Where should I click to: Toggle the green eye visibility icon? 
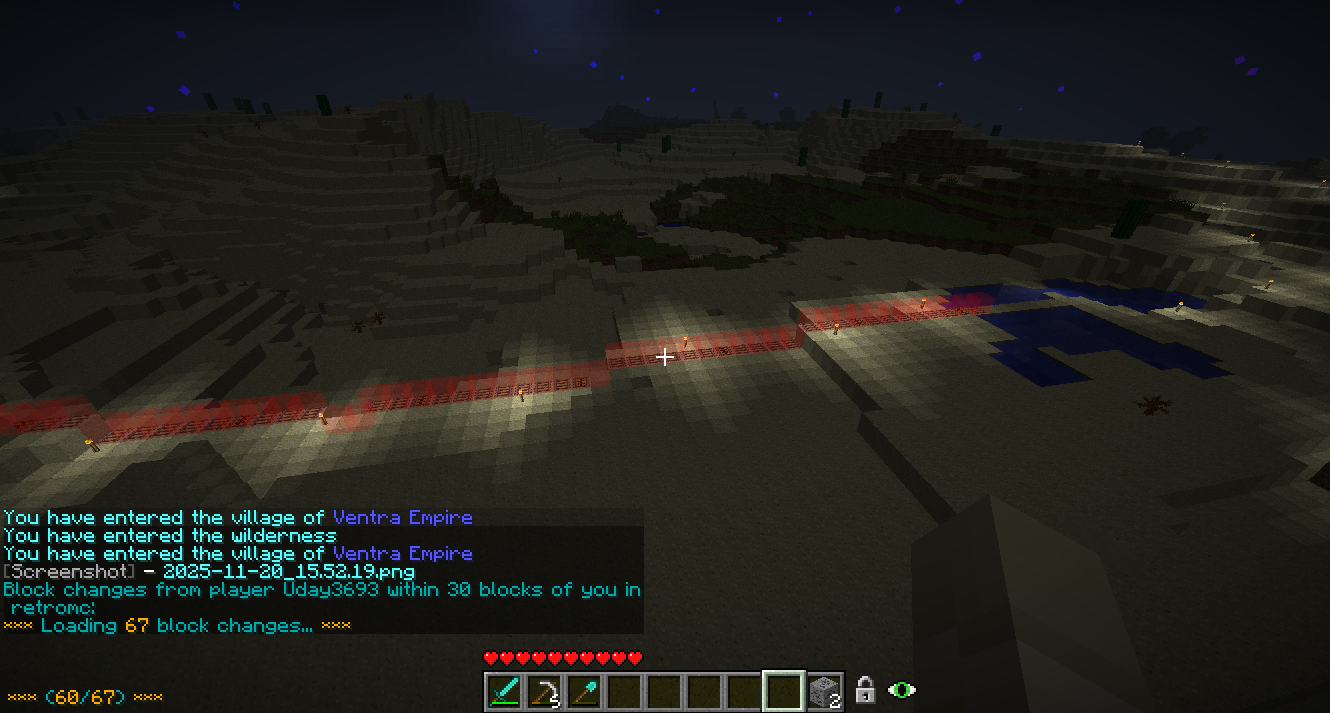[902, 690]
